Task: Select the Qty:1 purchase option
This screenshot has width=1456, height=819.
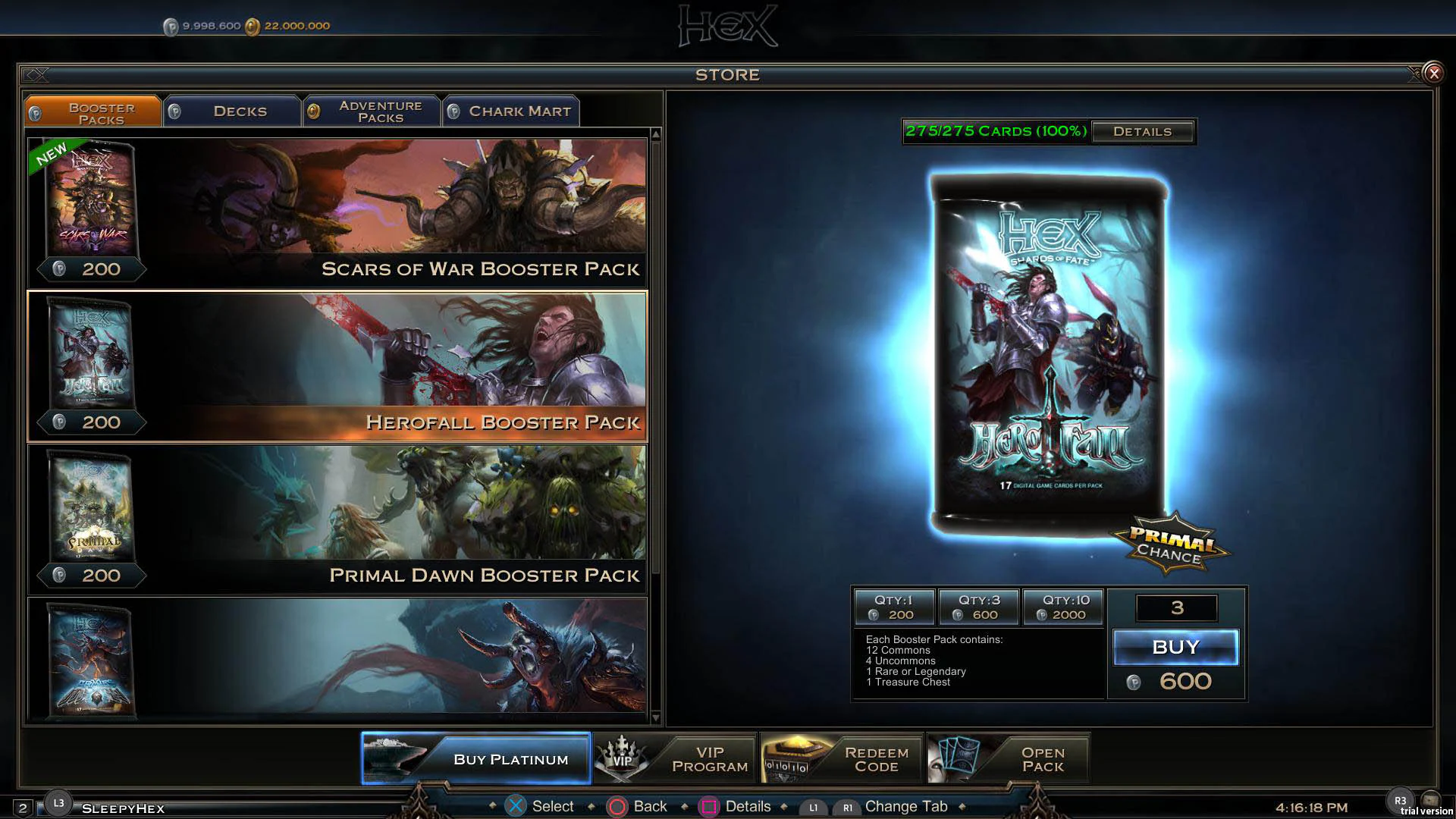Action: 895,607
